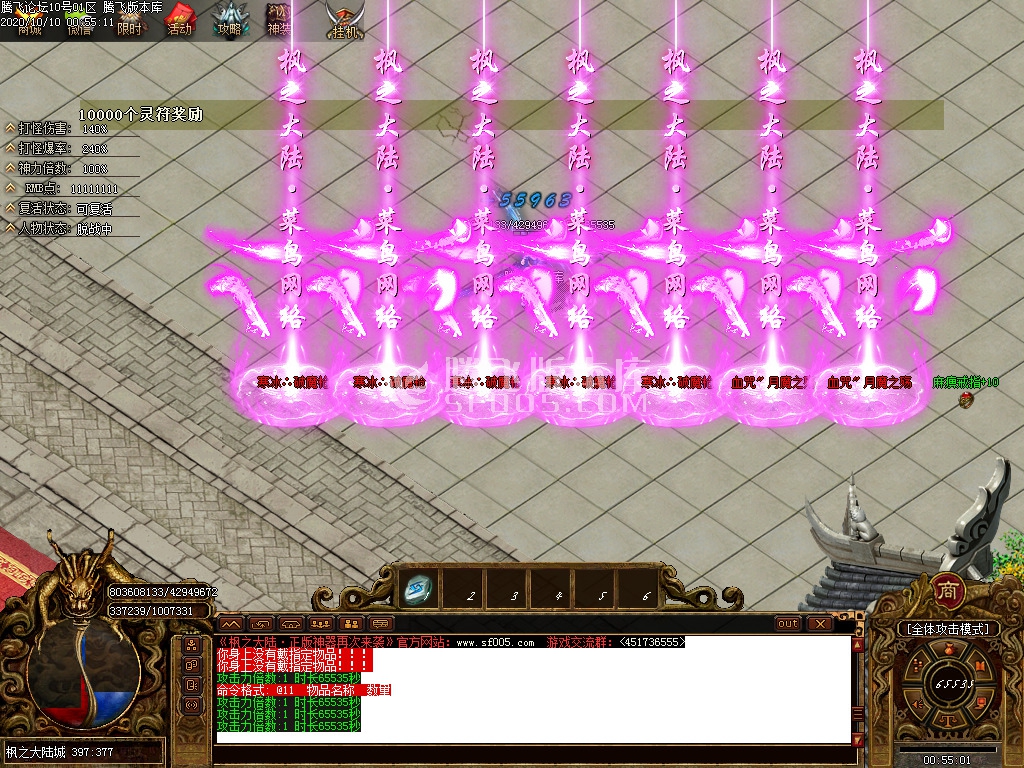The height and width of the screenshot is (768, 1024).
Task: Close the chat panel with the X button
Action: pos(820,624)
